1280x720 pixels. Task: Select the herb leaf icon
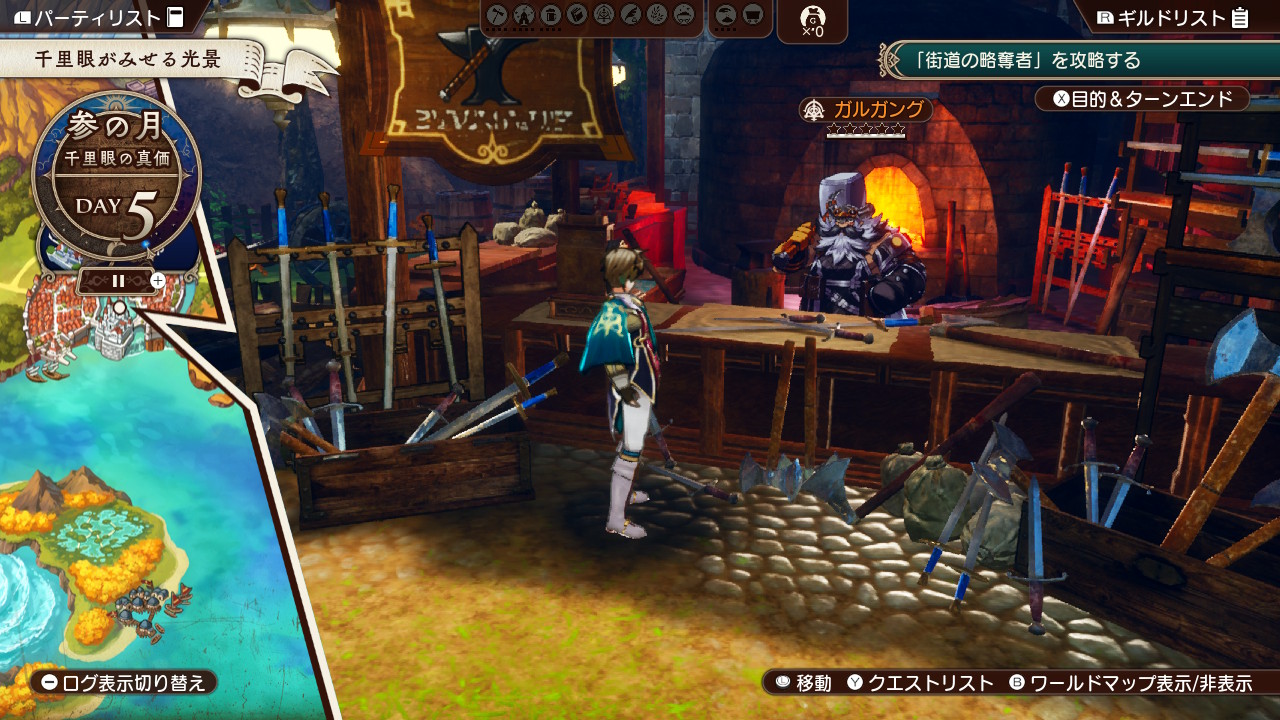pyautogui.click(x=656, y=15)
